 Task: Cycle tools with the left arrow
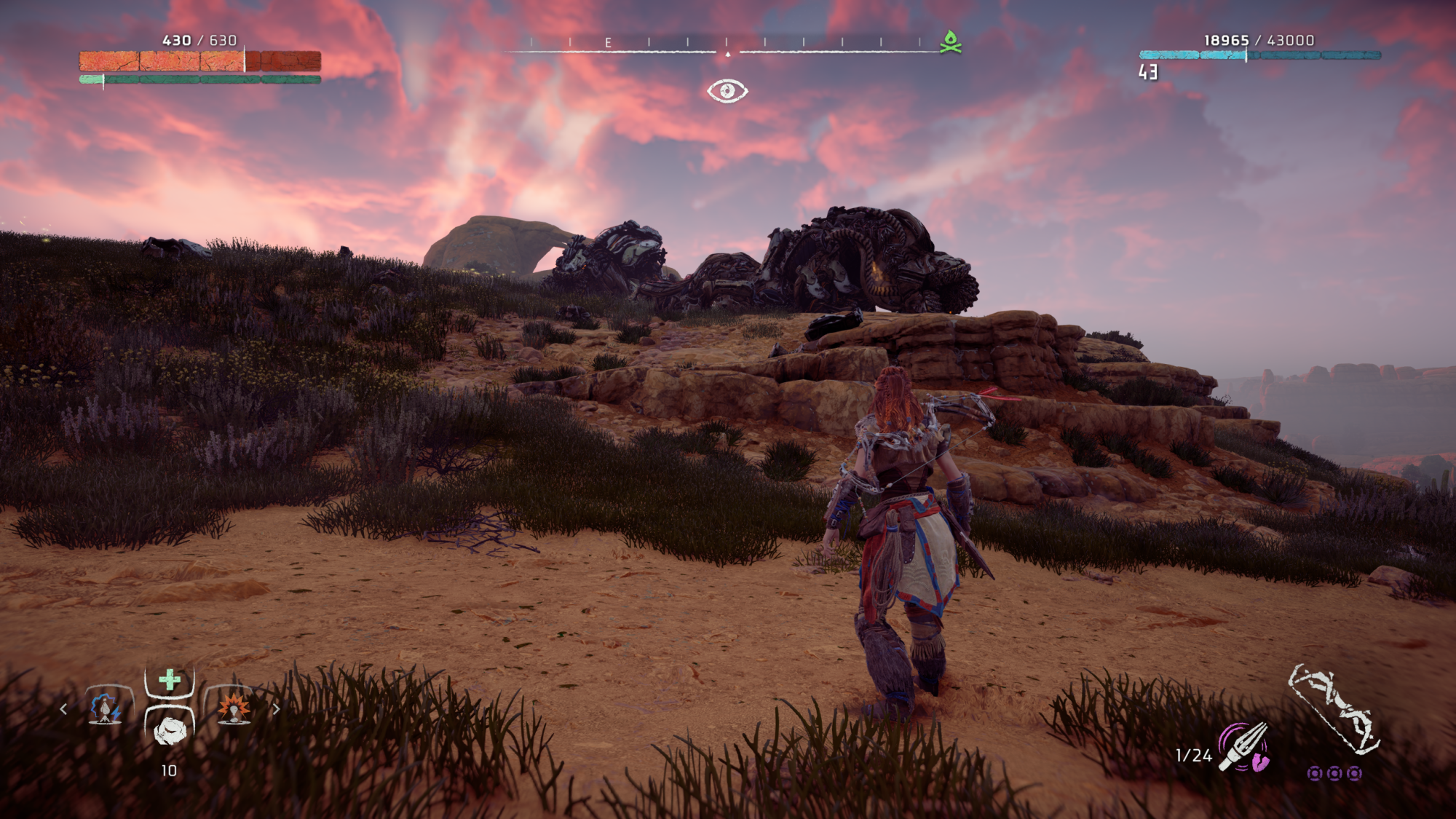pyautogui.click(x=64, y=708)
